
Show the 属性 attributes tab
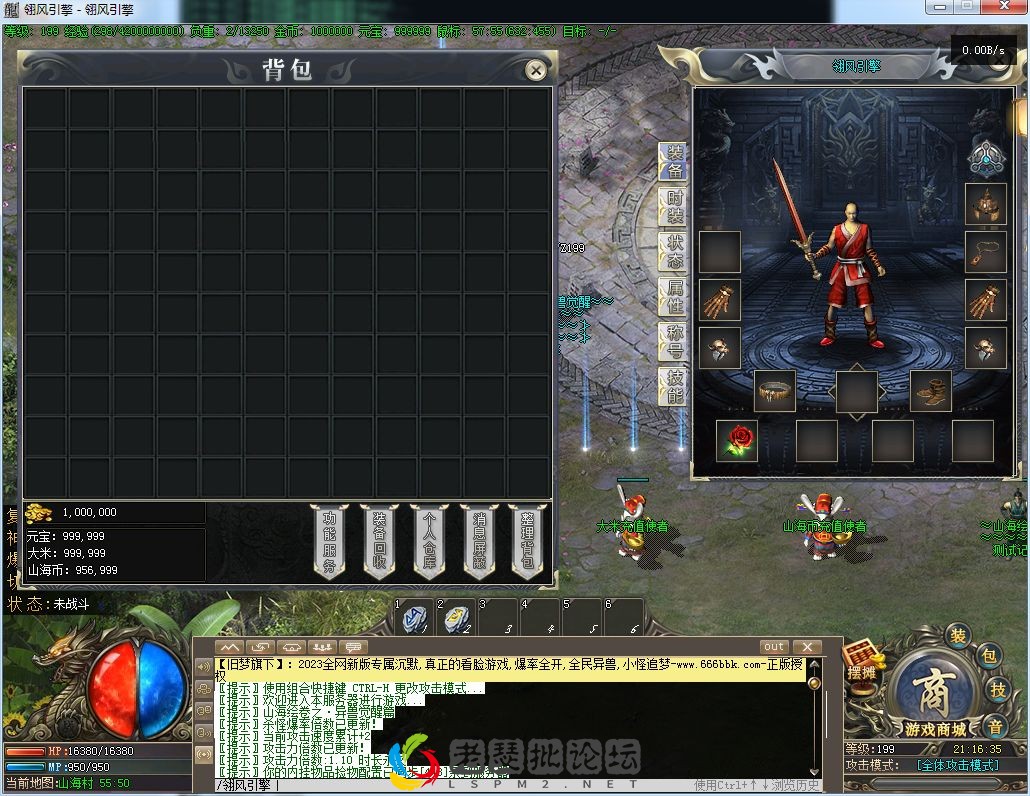pos(675,297)
